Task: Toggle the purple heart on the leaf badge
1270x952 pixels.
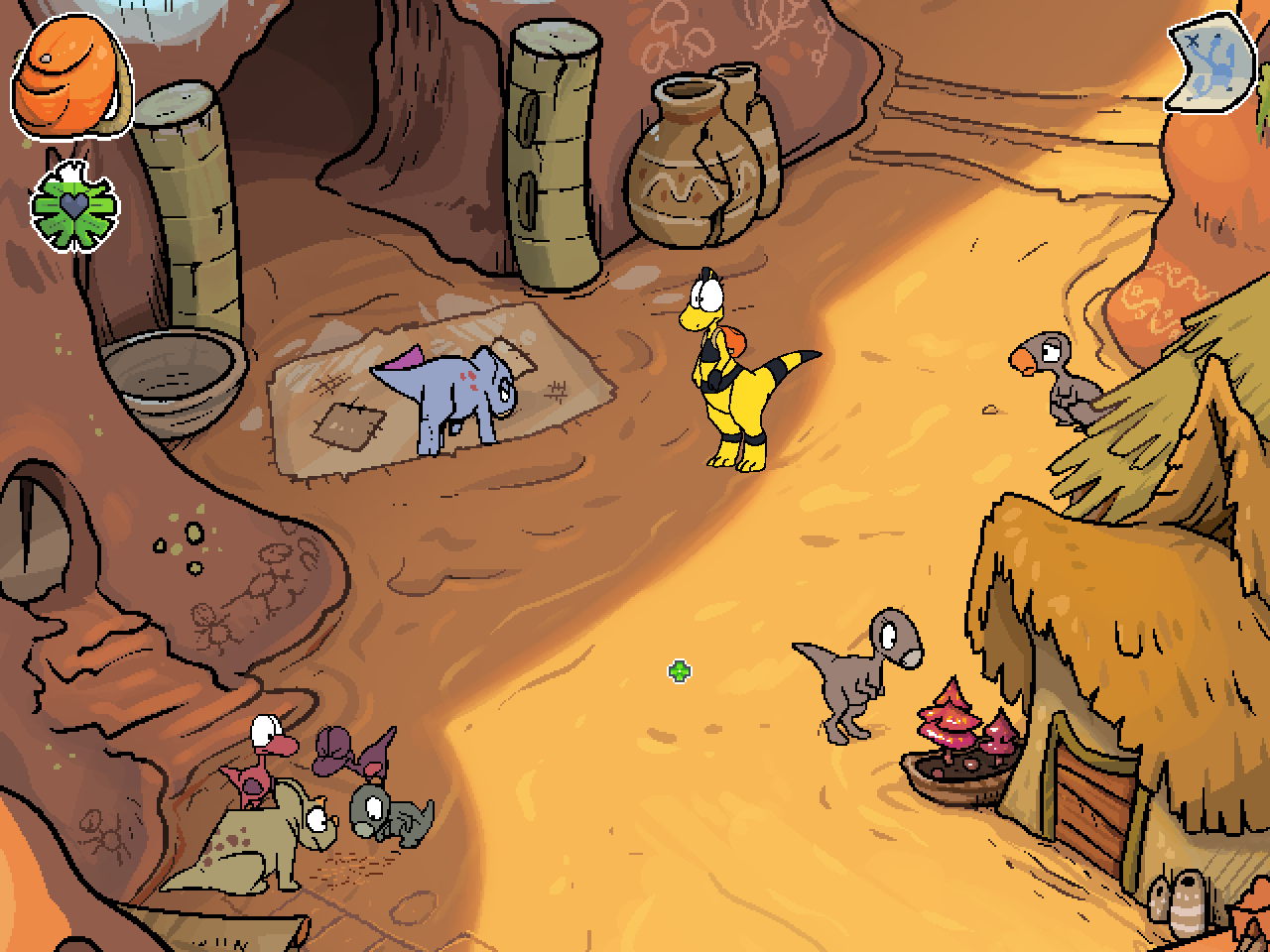Action: point(74,203)
